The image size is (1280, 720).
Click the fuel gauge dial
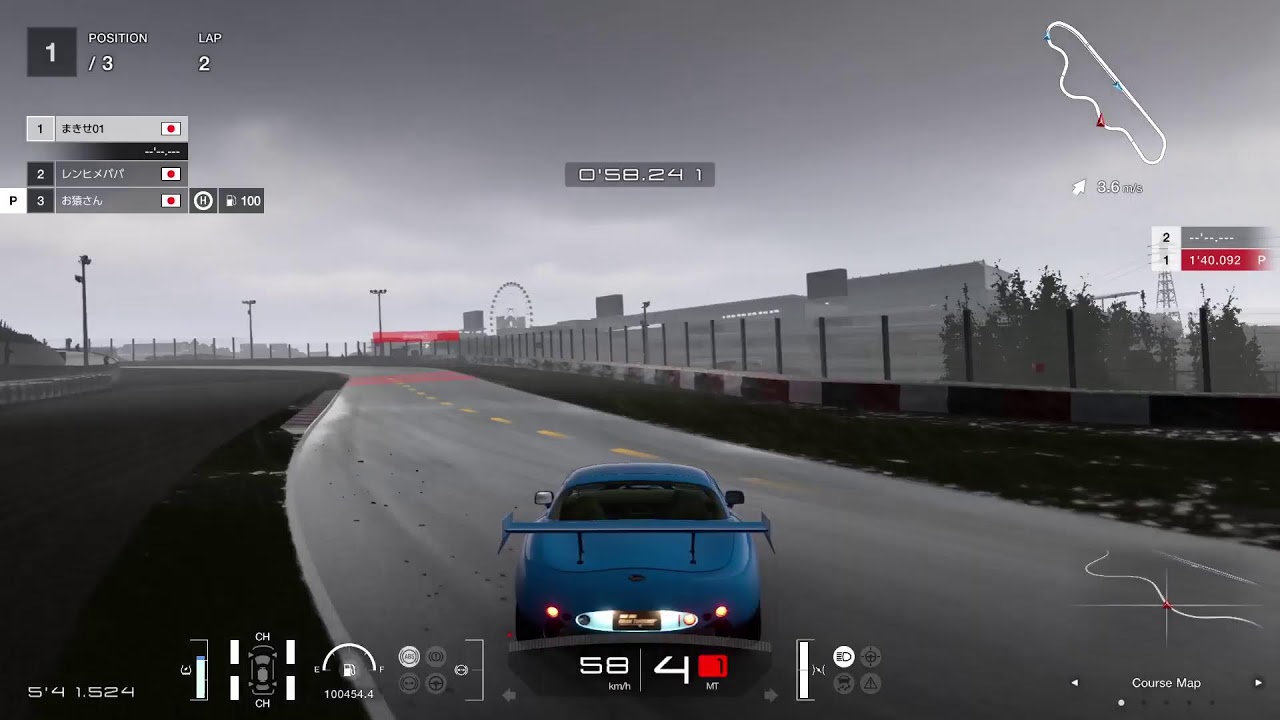pos(349,664)
